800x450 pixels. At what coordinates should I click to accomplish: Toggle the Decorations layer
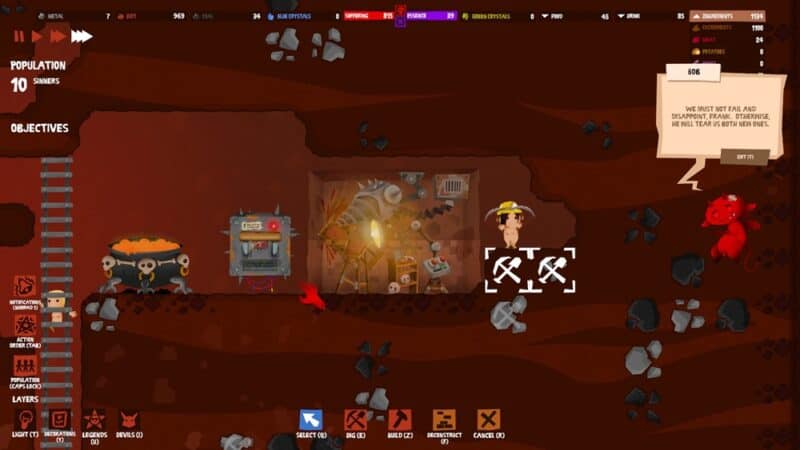point(59,420)
